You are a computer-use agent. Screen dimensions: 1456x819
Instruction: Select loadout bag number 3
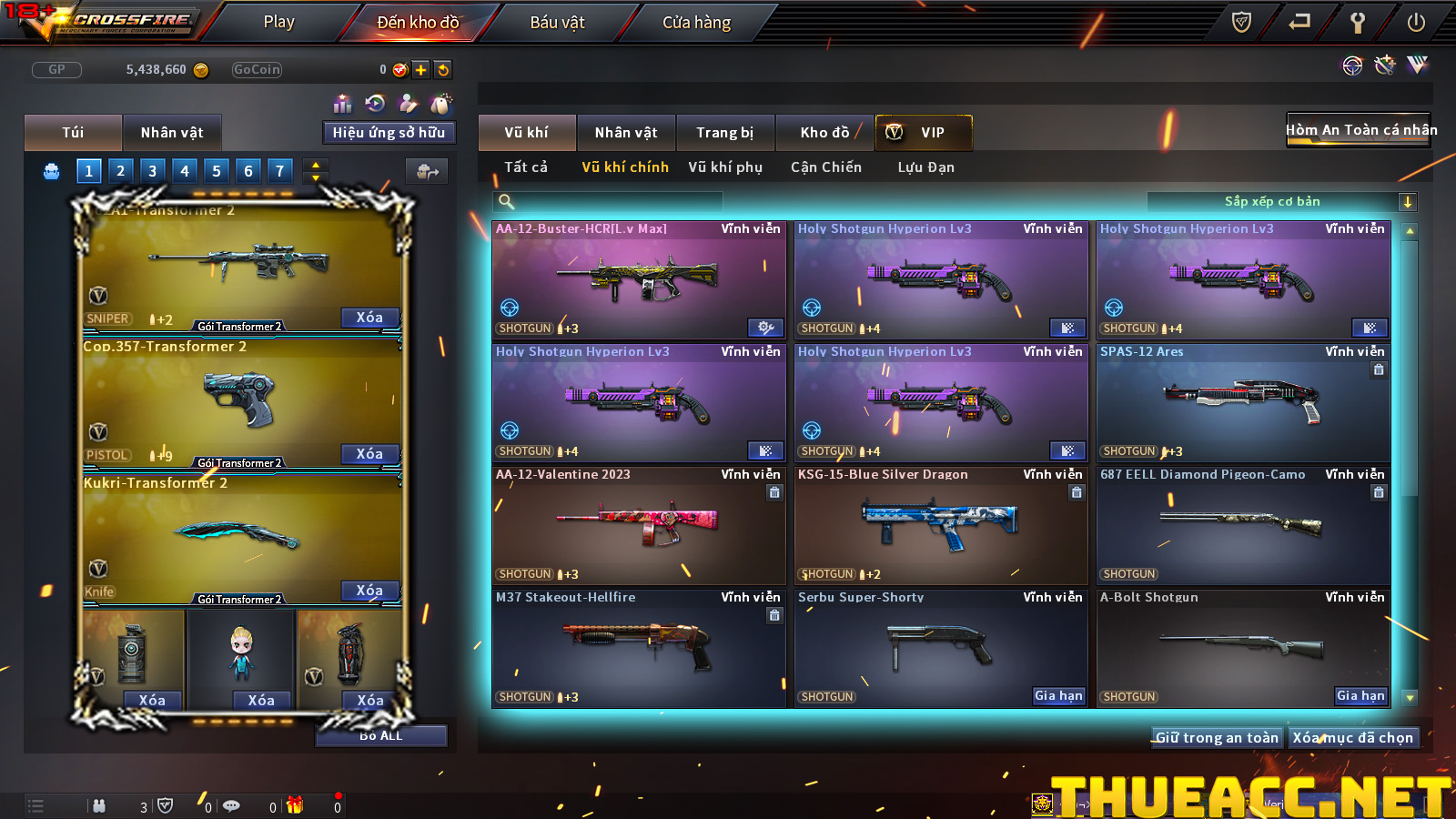click(152, 170)
